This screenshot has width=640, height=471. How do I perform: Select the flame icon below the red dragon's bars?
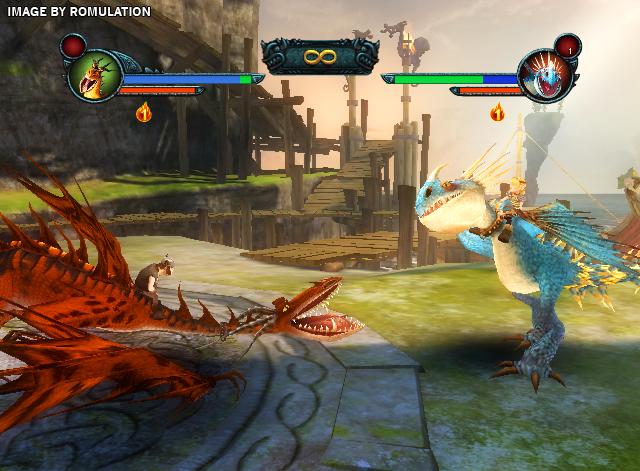144,112
